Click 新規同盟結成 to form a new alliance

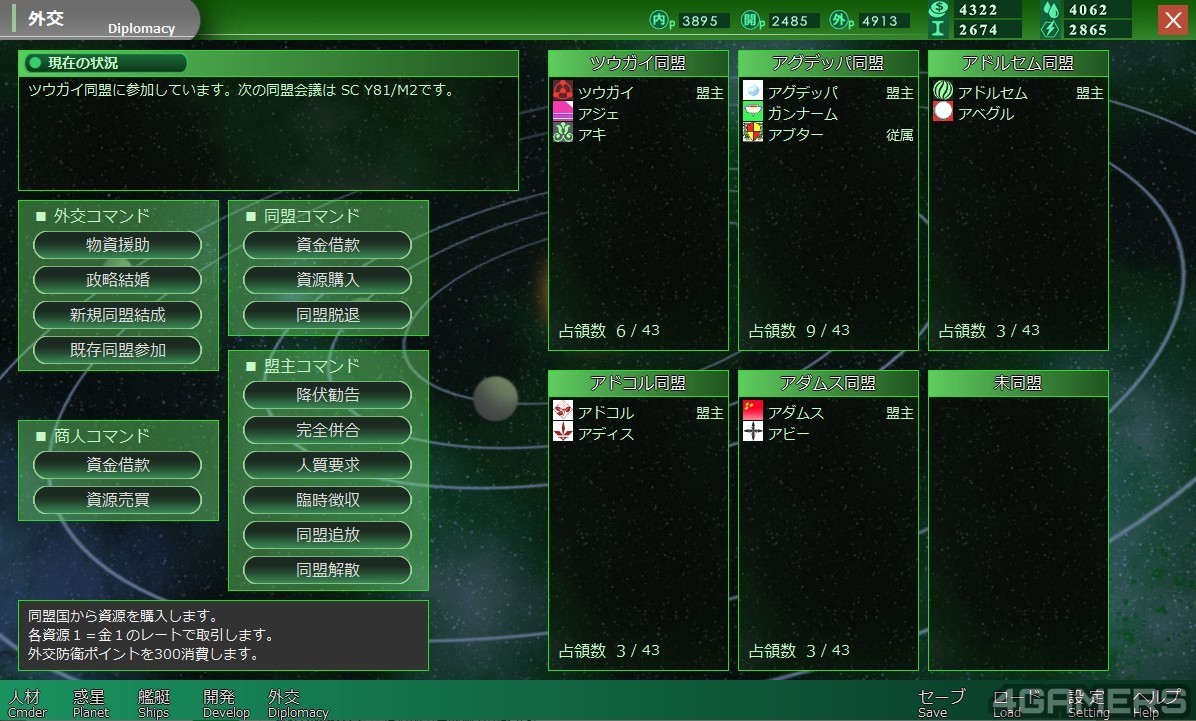[118, 315]
